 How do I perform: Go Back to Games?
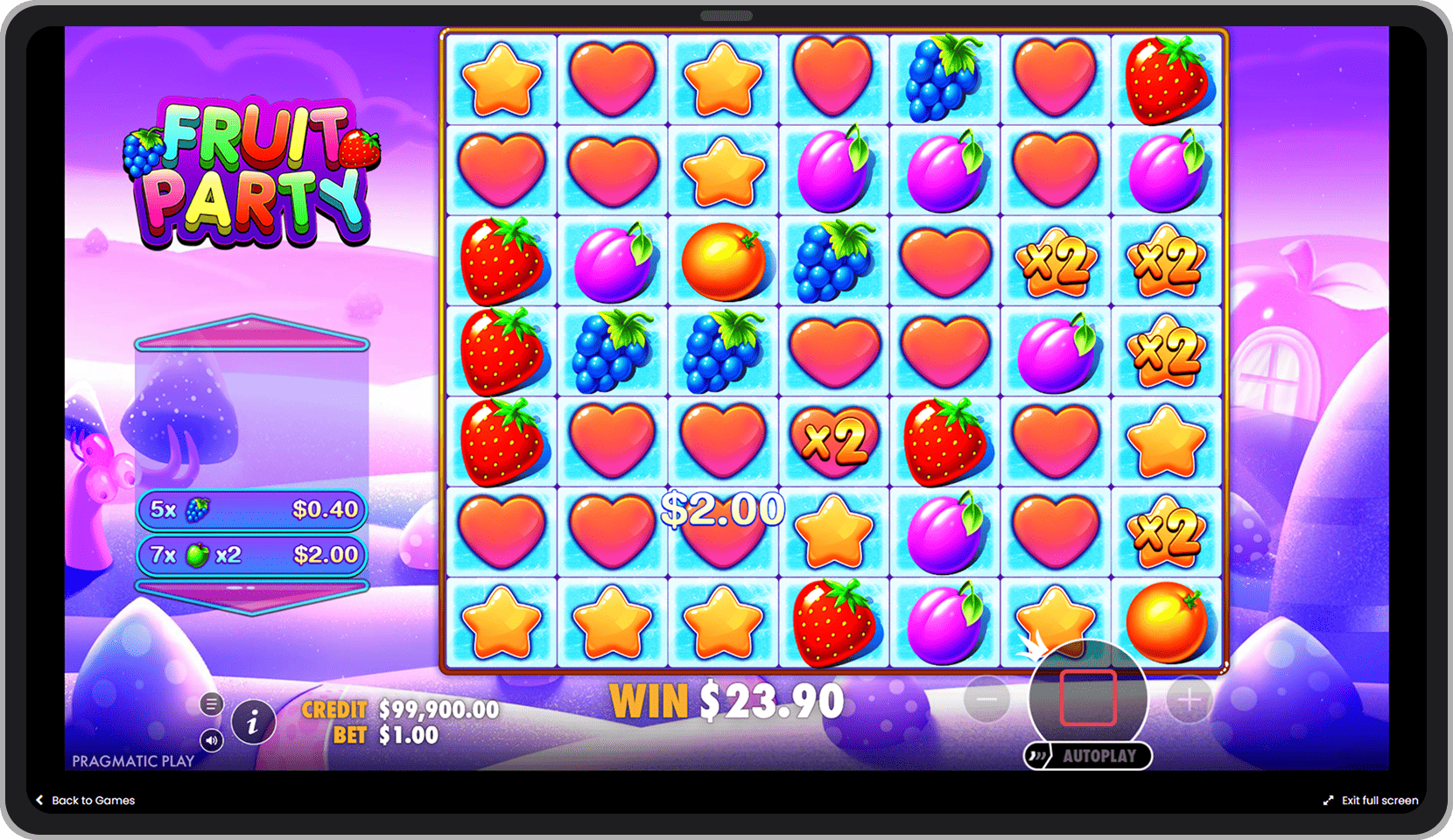[85, 800]
